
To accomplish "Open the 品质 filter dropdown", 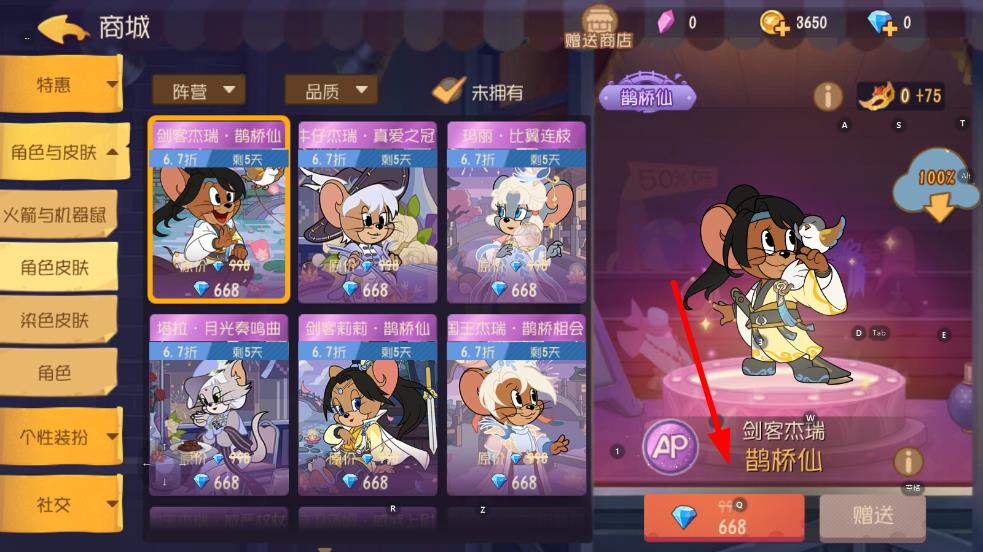I will tap(331, 91).
